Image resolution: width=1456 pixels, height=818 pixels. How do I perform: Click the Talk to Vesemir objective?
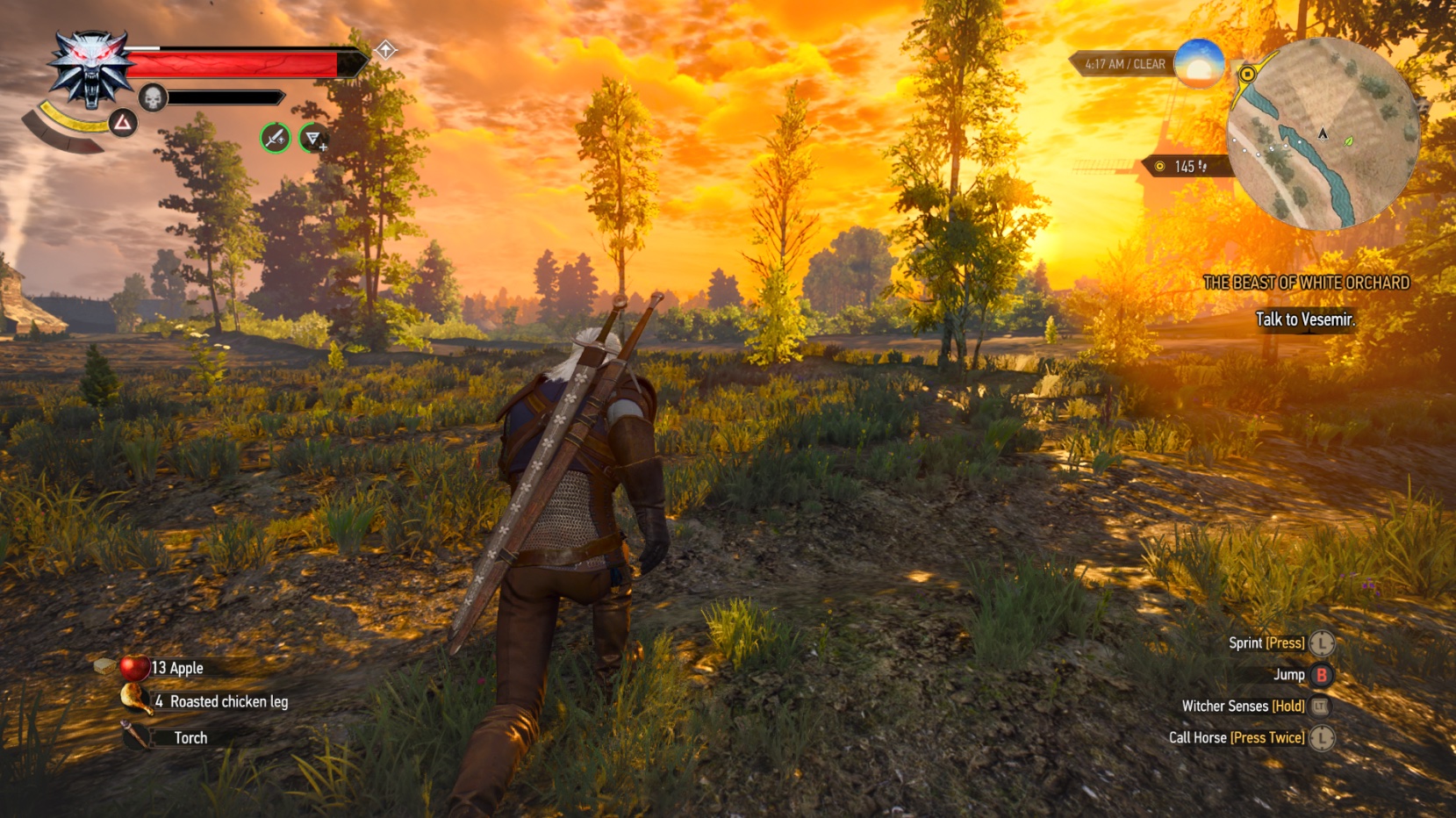(x=1304, y=320)
